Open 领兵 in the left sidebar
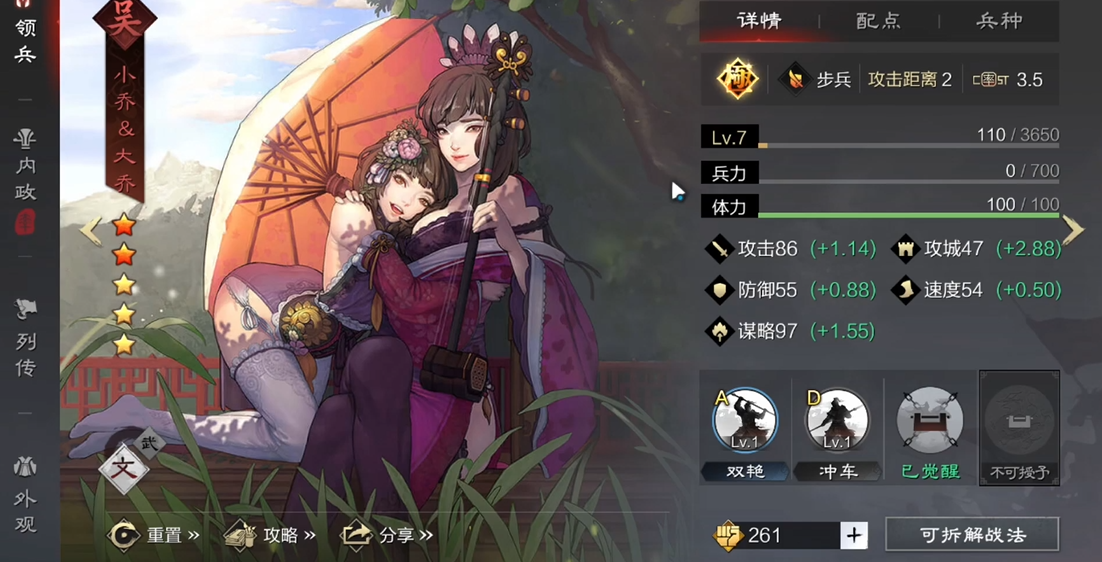1102x562 pixels. pos(25,40)
